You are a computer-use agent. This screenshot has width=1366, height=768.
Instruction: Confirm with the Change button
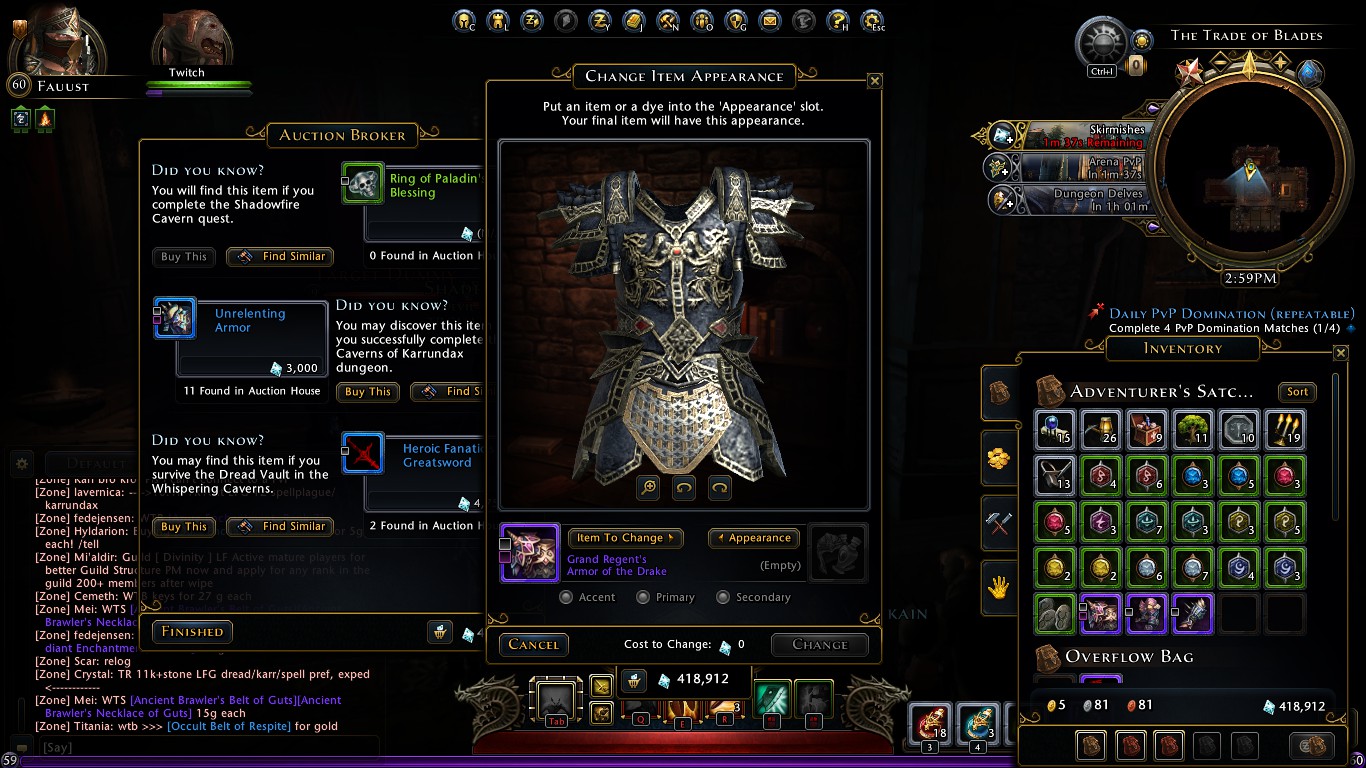819,645
